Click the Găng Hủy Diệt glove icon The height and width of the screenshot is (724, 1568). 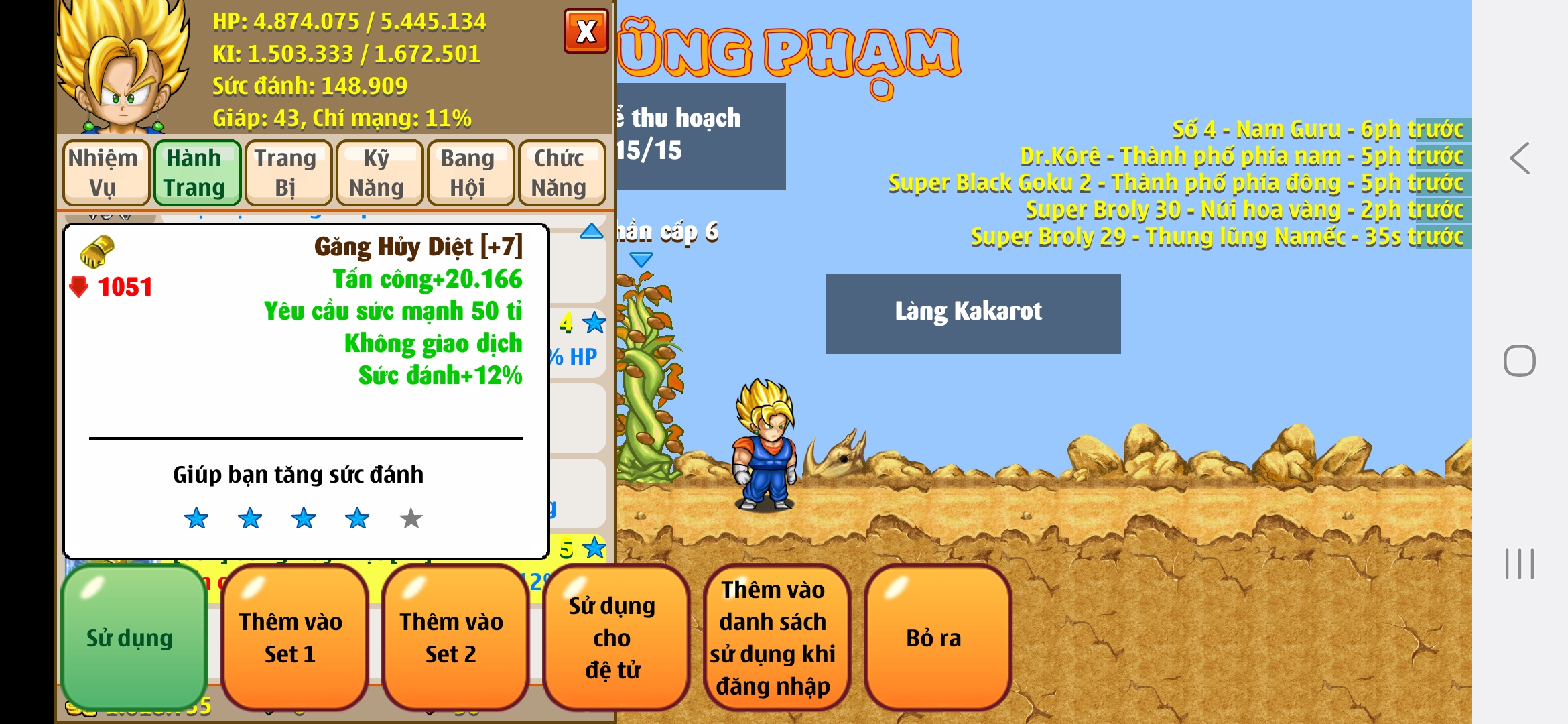coord(98,251)
